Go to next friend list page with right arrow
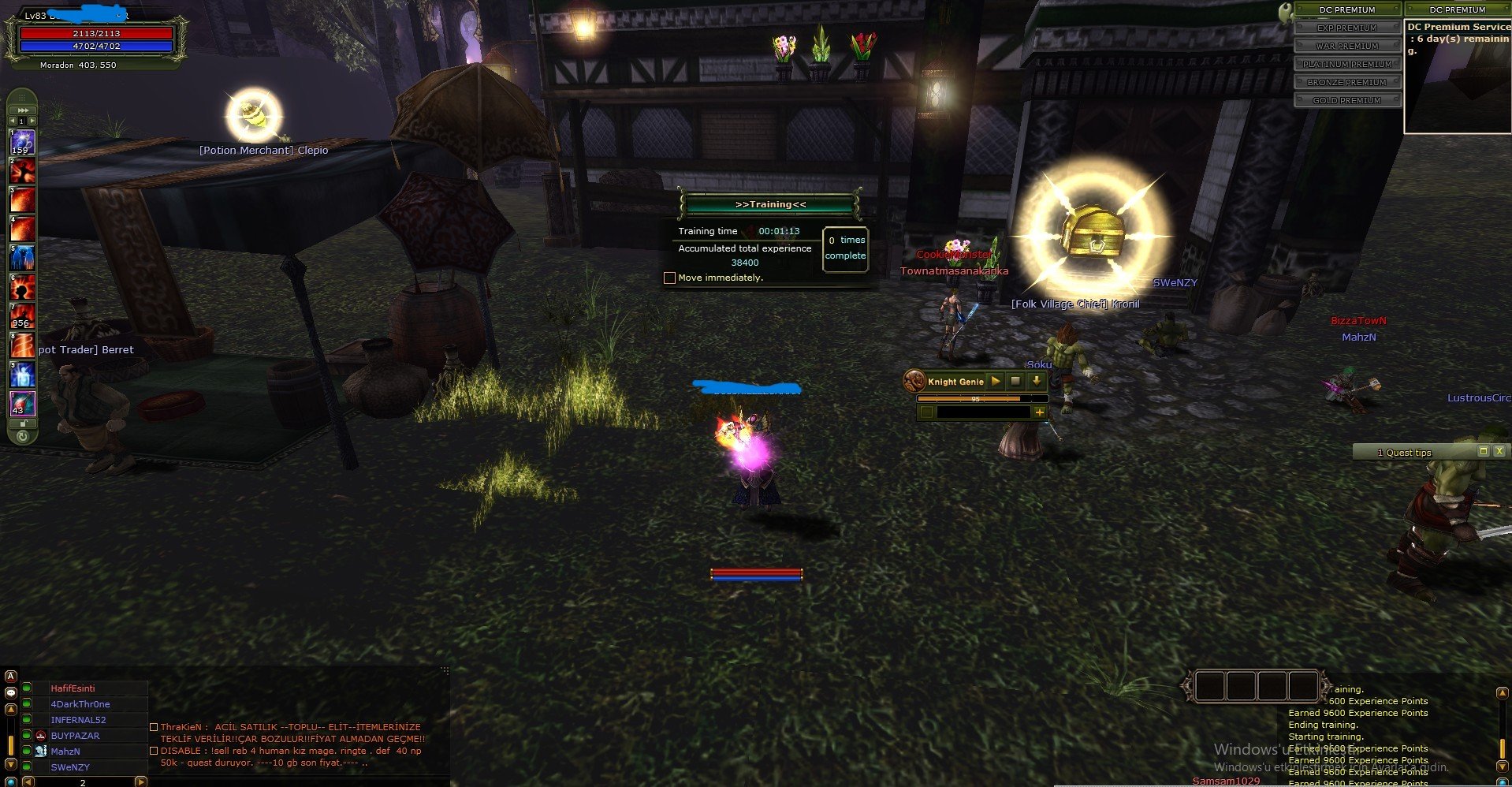The width and height of the screenshot is (1512, 787). 140,781
